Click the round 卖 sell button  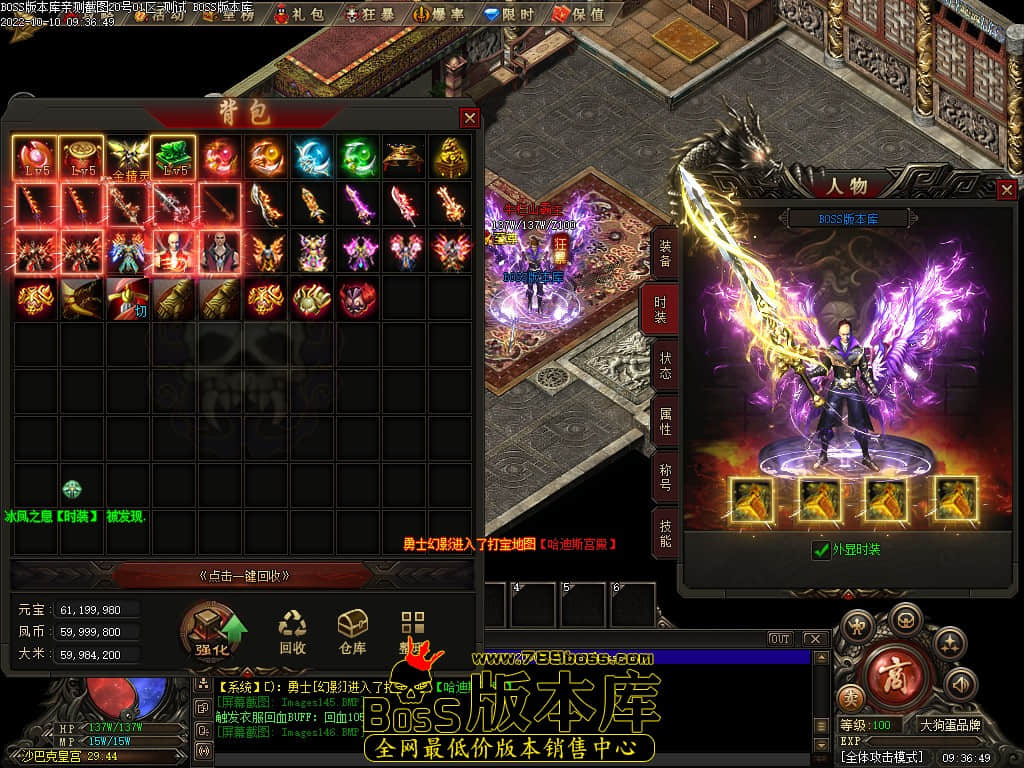[851, 697]
